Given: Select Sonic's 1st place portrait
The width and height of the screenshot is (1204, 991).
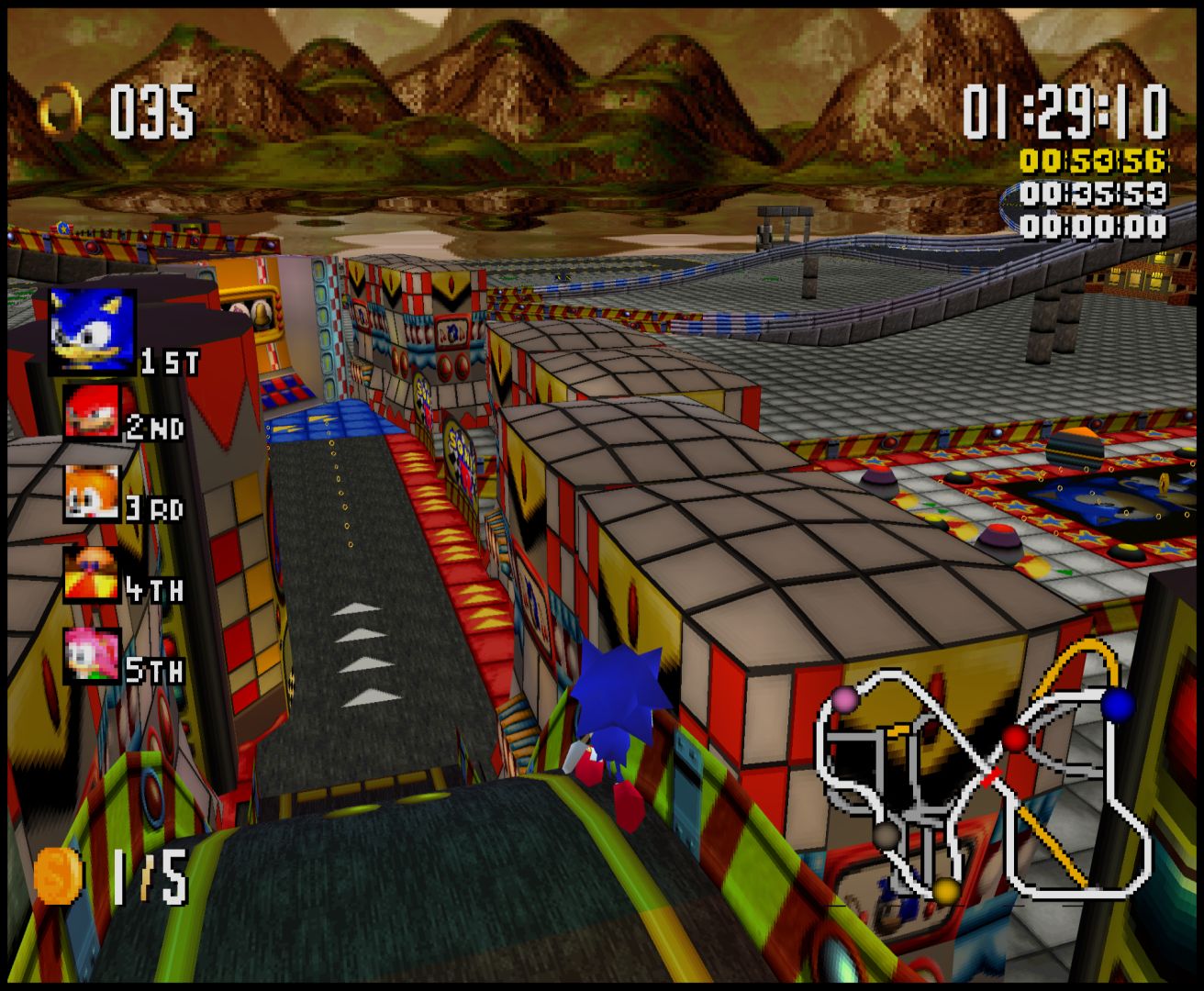Looking at the screenshot, I should [x=92, y=332].
